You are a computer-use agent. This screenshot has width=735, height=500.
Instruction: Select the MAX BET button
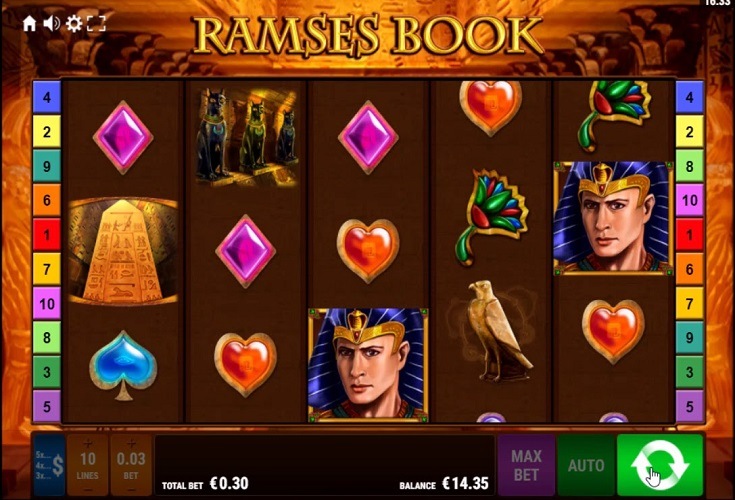526,465
